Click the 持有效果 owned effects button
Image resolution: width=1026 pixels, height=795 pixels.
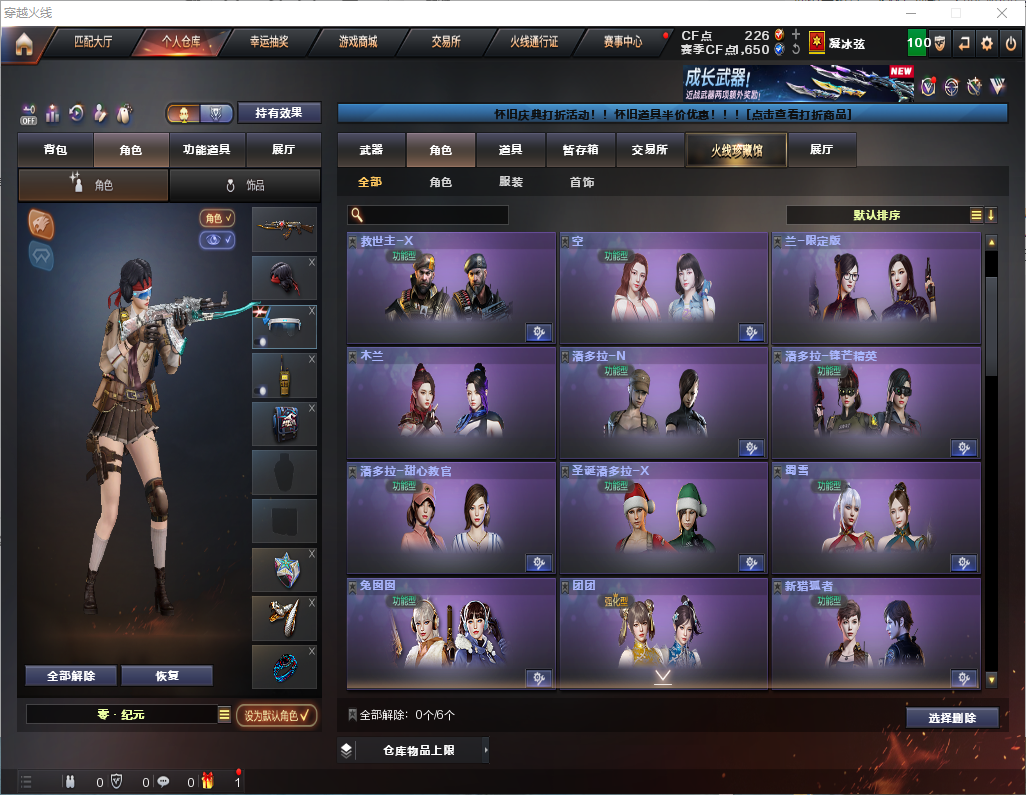coord(279,113)
